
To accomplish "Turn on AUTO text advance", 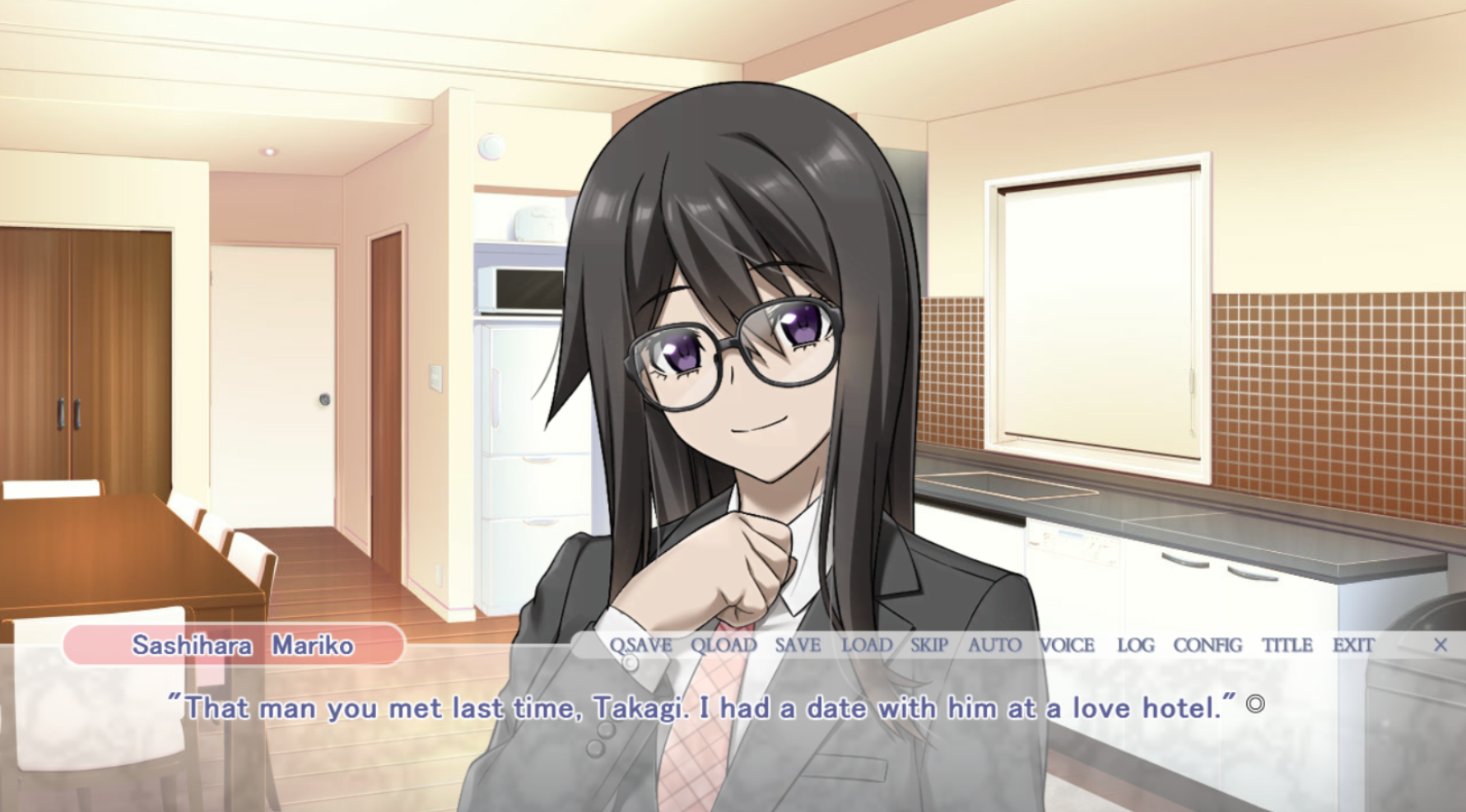I will pyautogui.click(x=994, y=645).
